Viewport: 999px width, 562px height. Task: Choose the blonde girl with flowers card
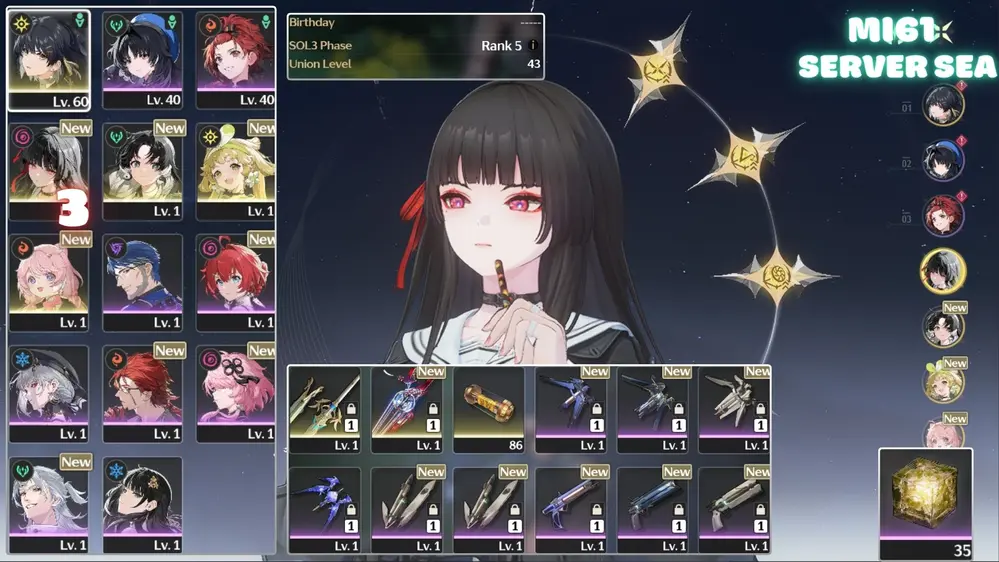click(x=236, y=171)
